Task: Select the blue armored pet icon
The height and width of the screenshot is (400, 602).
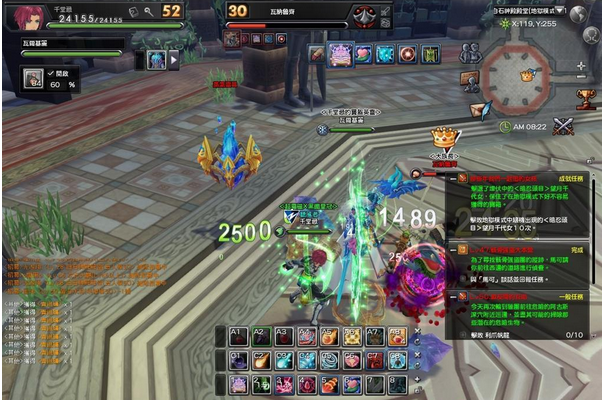Action: [156, 60]
